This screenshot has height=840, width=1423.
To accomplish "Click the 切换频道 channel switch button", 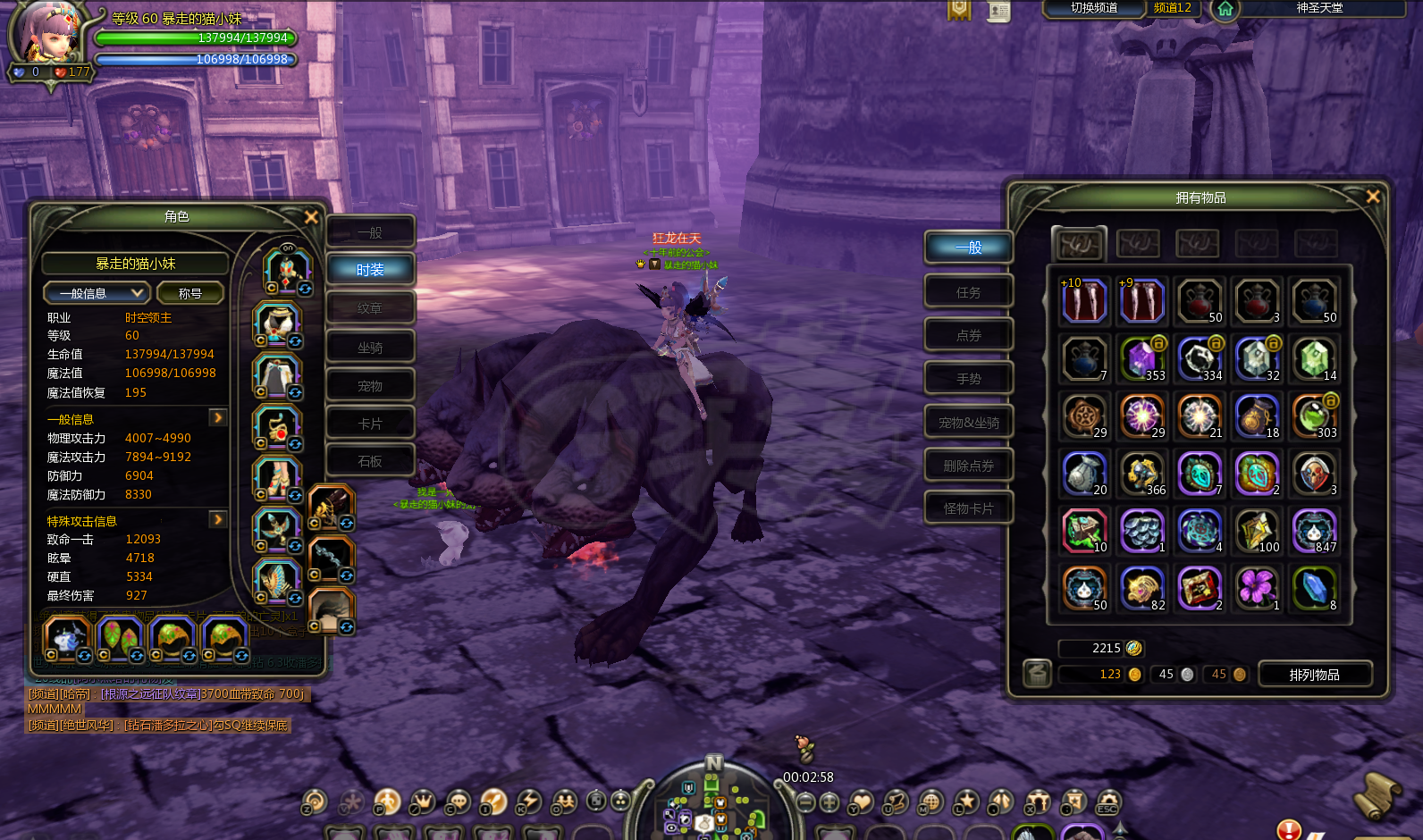I will pos(1094,8).
